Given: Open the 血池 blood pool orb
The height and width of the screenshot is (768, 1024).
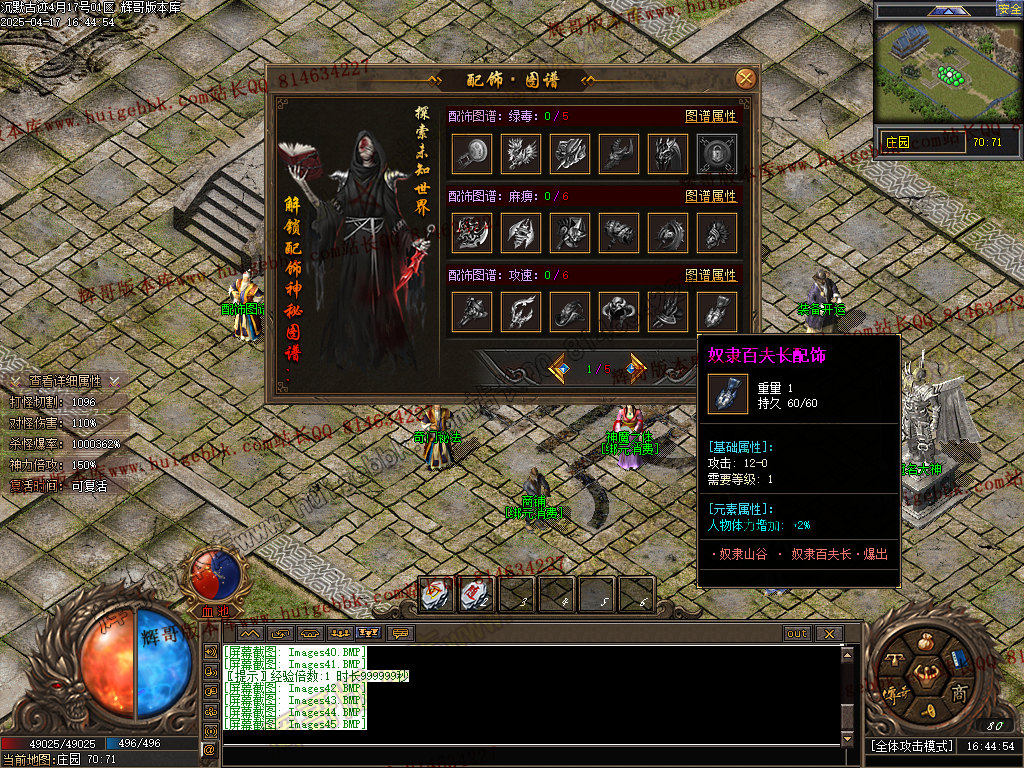Looking at the screenshot, I should (x=215, y=578).
